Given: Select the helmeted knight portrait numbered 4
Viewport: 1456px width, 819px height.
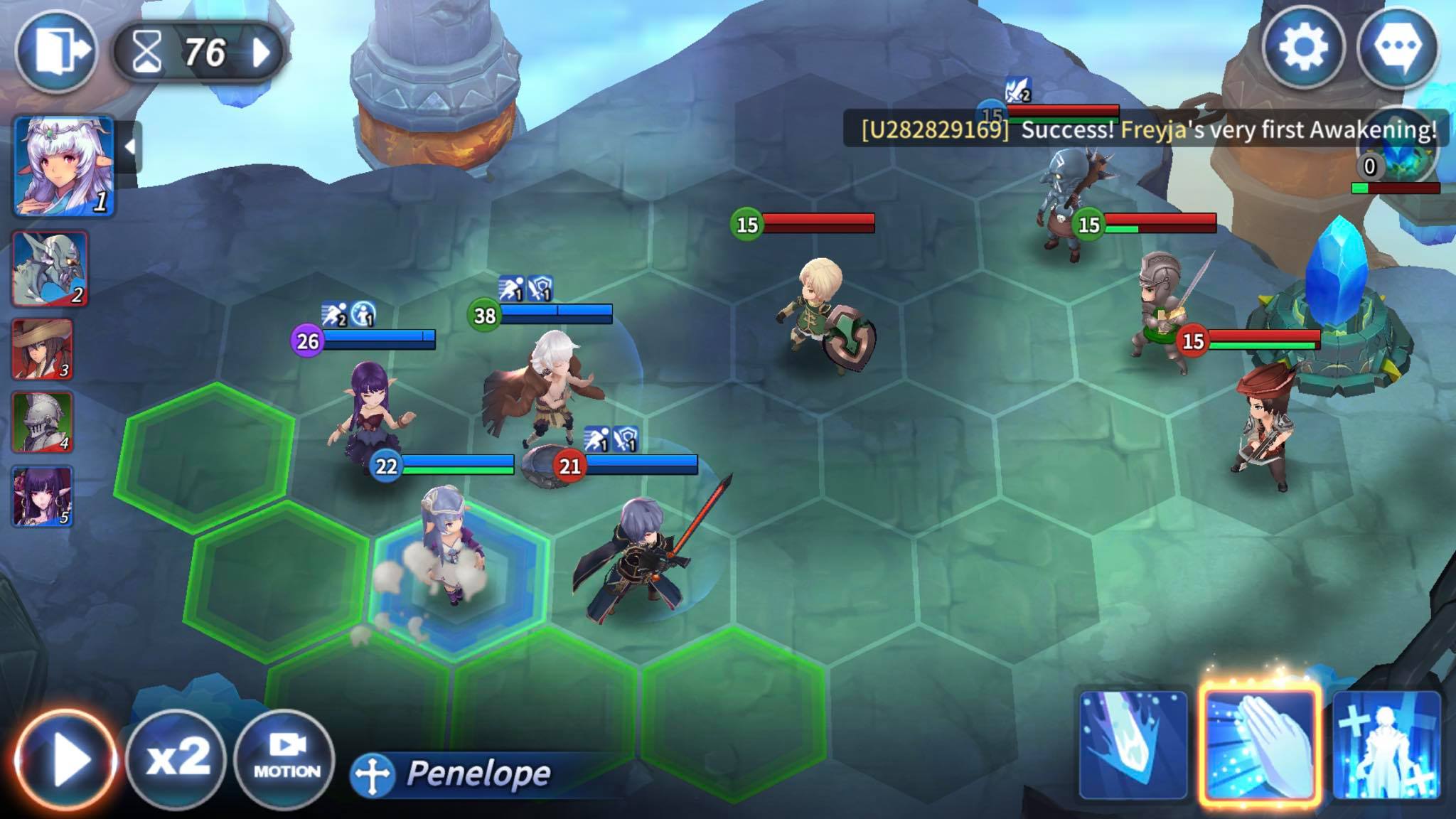Looking at the screenshot, I should [x=43, y=422].
